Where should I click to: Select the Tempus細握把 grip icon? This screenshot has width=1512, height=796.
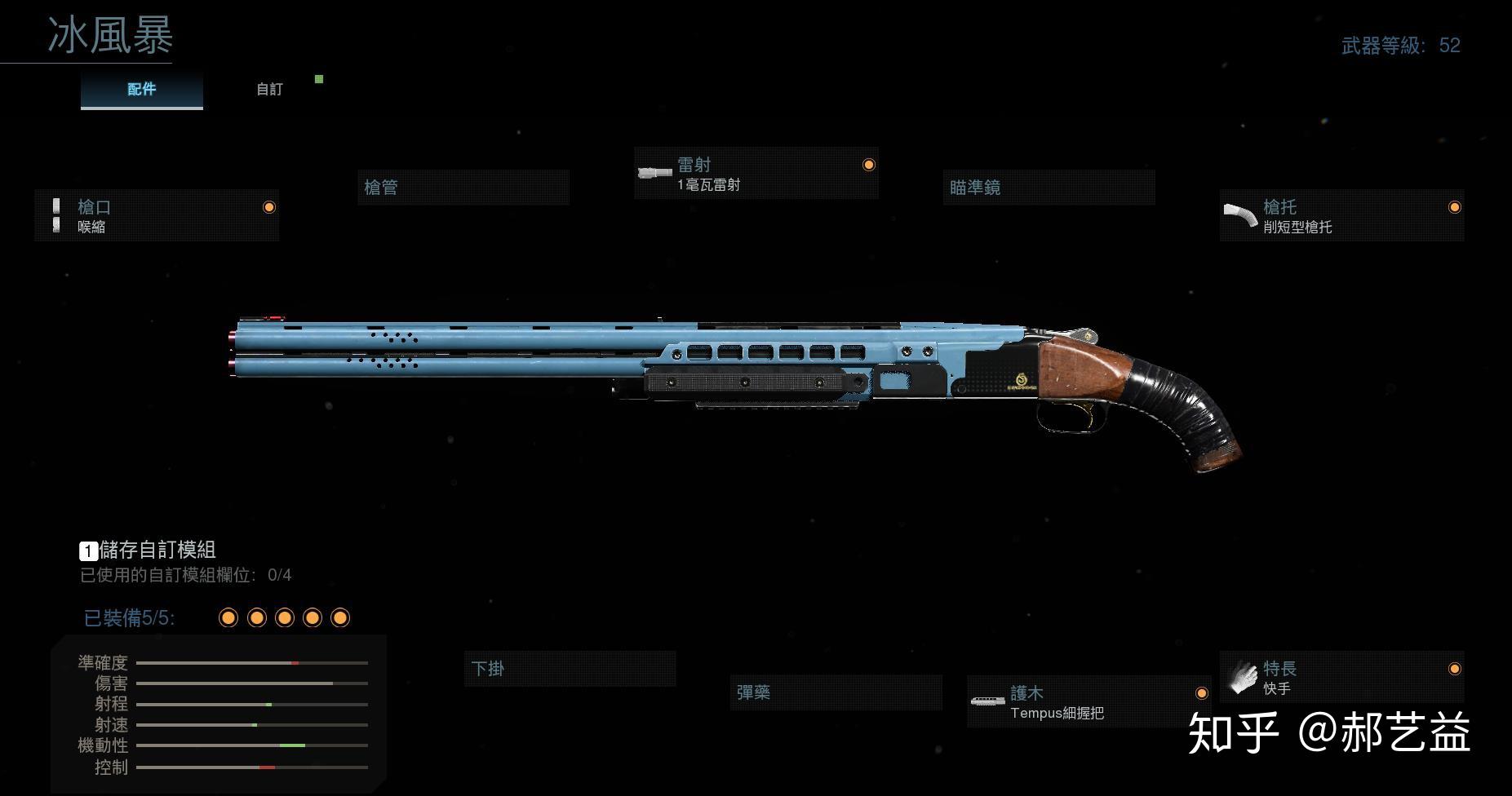point(988,701)
